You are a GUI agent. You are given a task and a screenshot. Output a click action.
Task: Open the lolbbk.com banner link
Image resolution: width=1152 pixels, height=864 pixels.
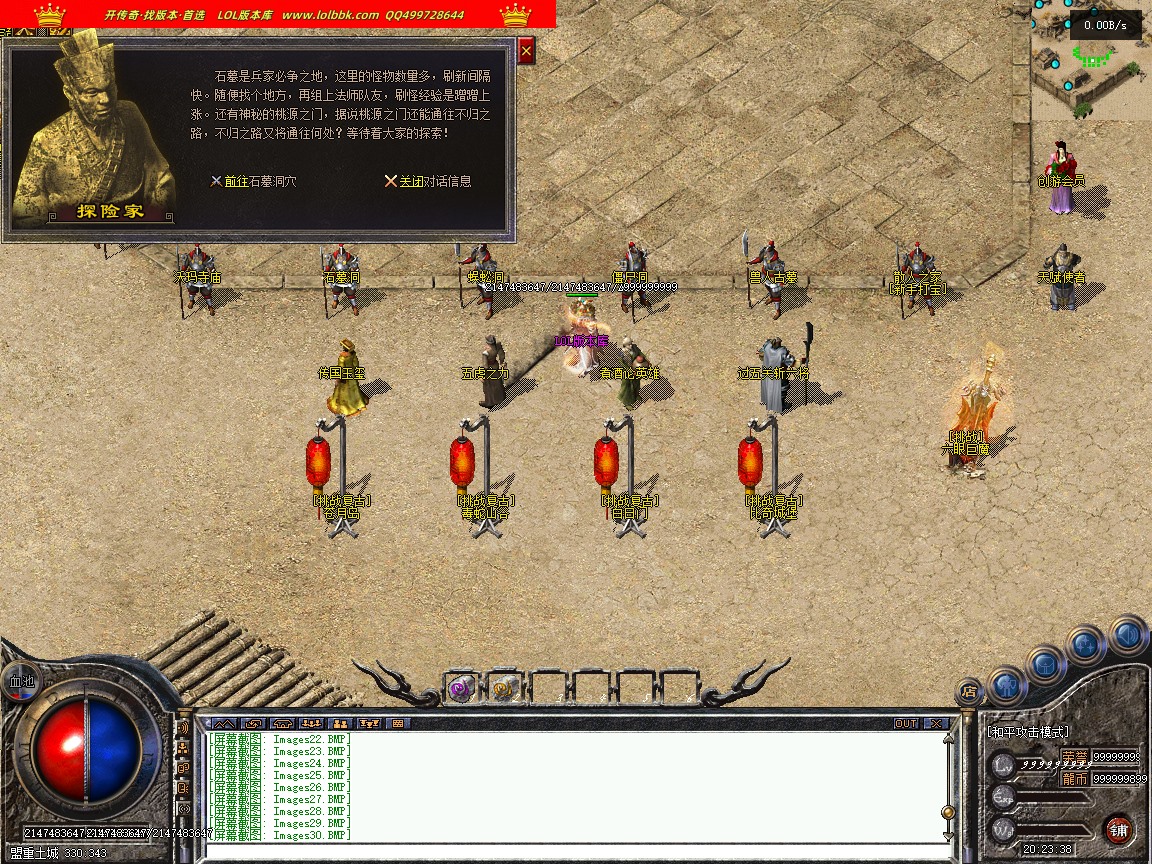click(x=330, y=15)
